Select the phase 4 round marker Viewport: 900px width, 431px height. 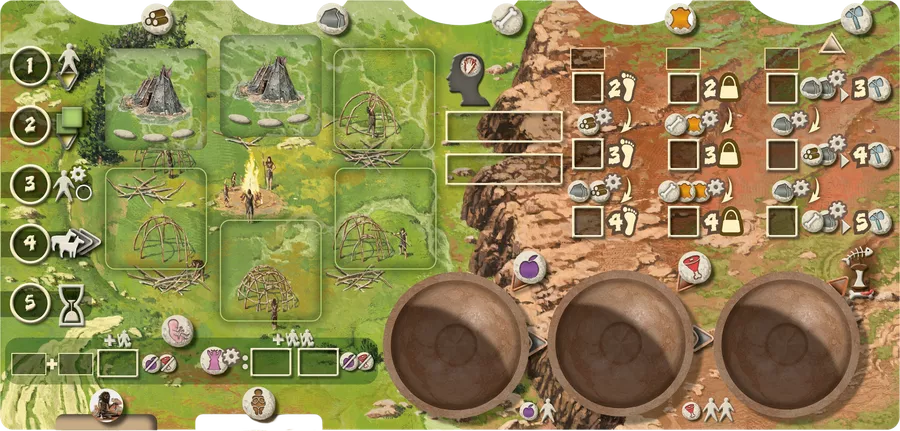point(31,243)
